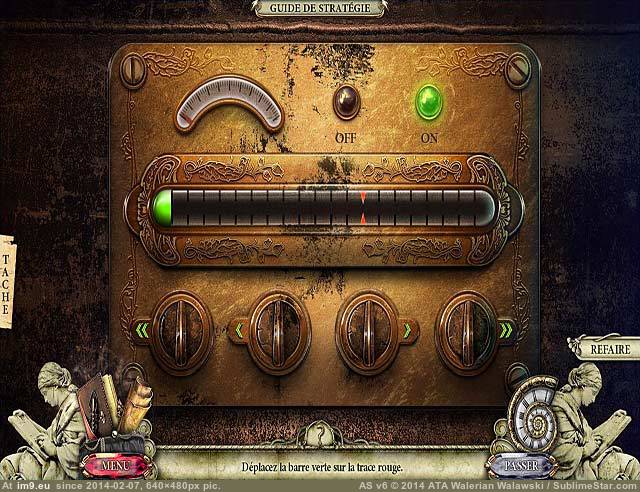The height and width of the screenshot is (492, 640).
Task: Switch the machine to OFF
Action: (348, 101)
